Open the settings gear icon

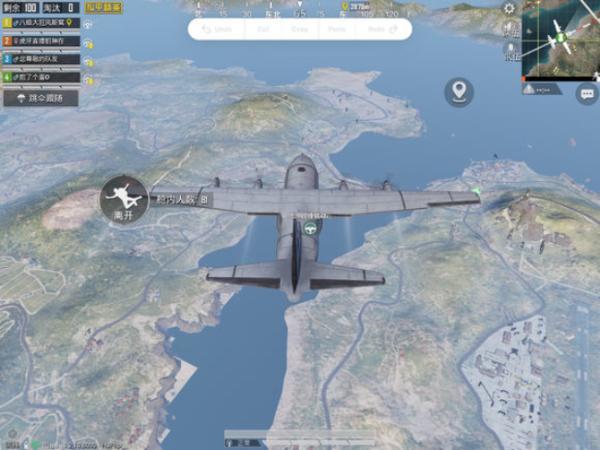pos(510,8)
